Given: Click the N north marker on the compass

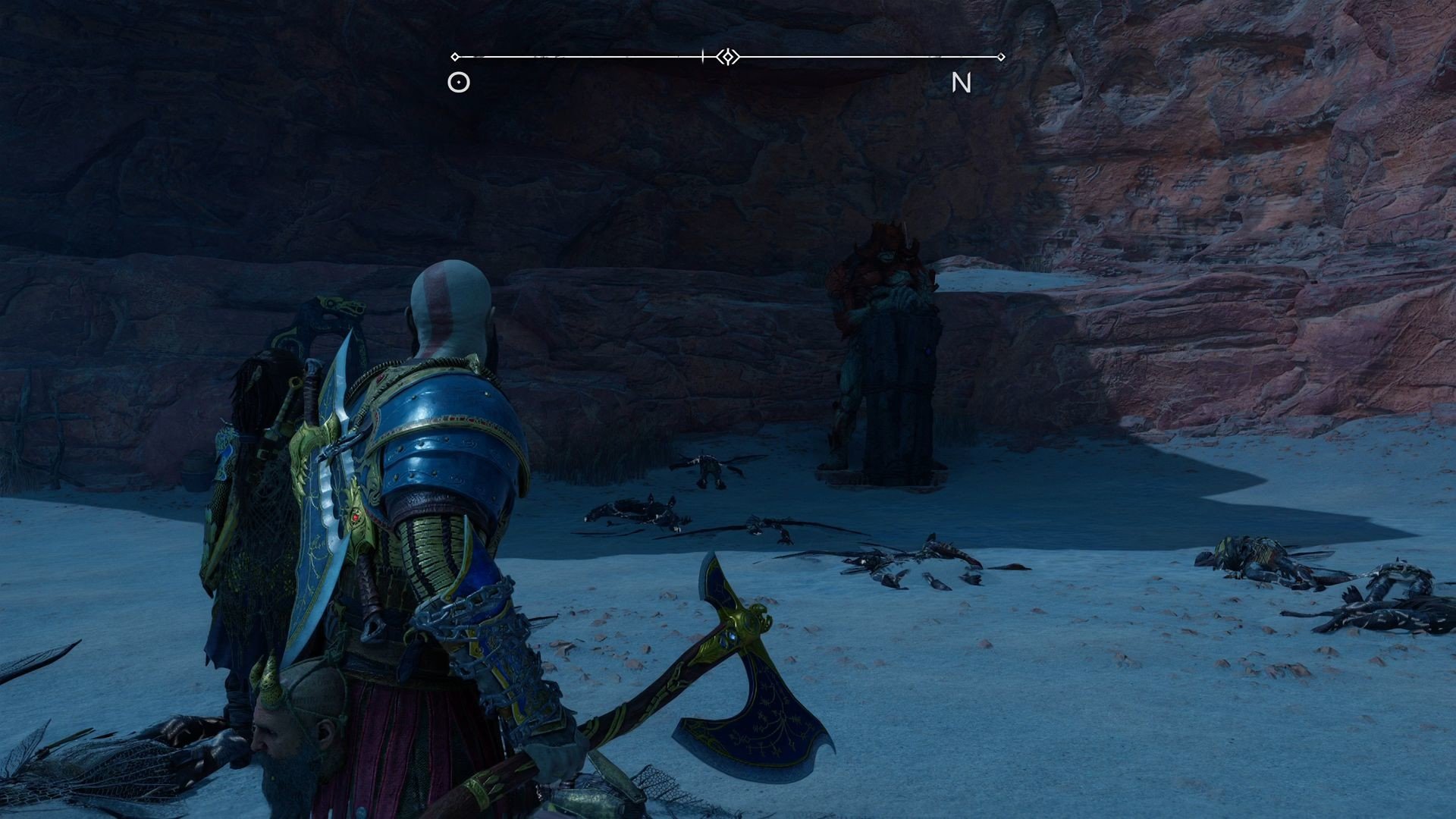Looking at the screenshot, I should pyautogui.click(x=963, y=83).
